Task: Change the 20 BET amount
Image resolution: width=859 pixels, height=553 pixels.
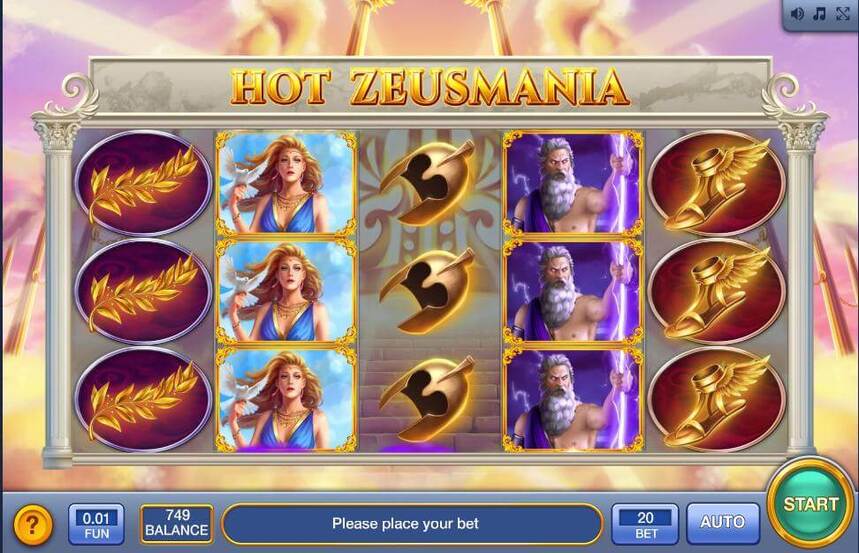Action: 644,523
